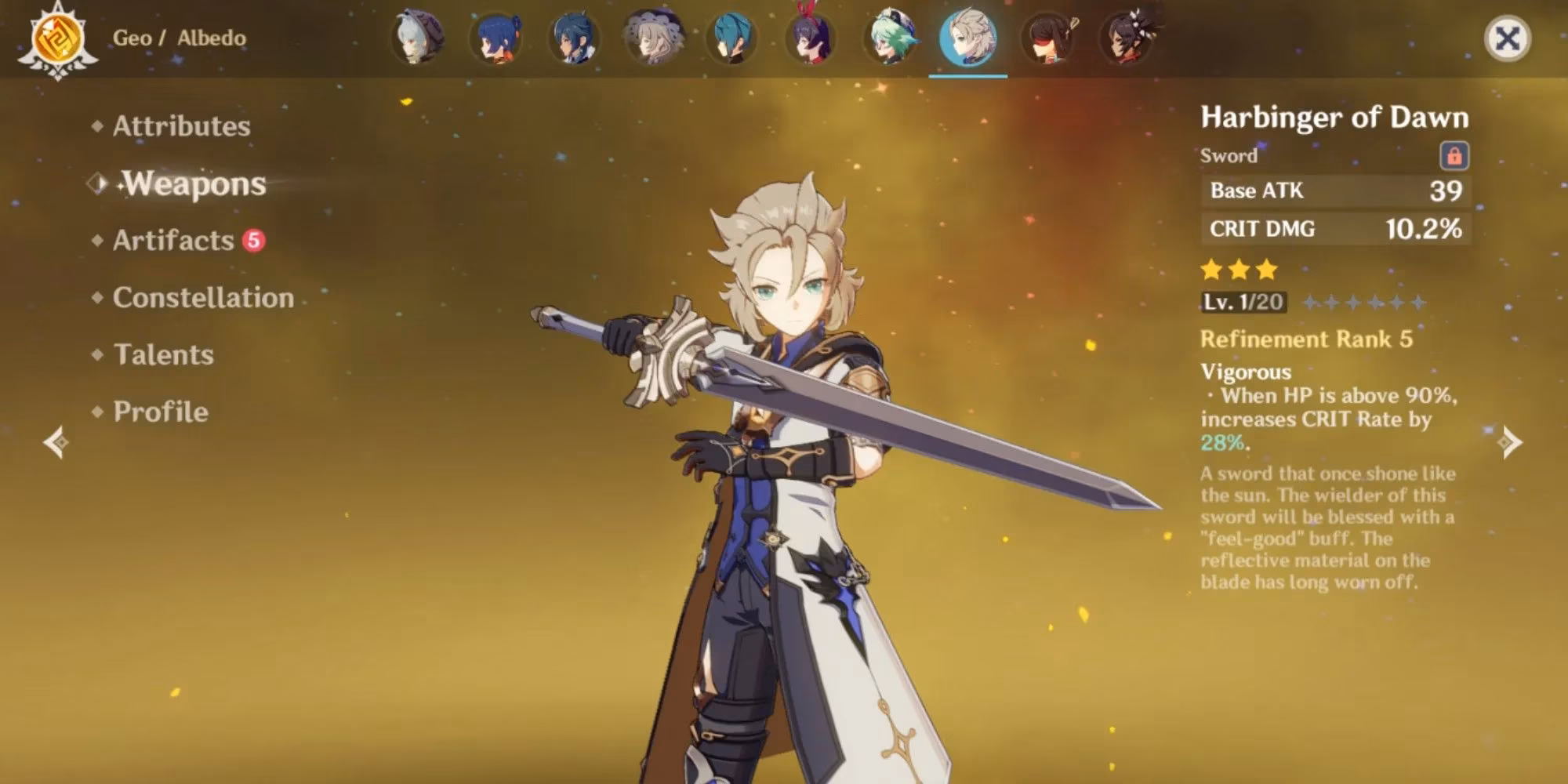This screenshot has width=1568, height=784.
Task: Toggle the lock on Harbinger of Dawn
Action: [1454, 156]
